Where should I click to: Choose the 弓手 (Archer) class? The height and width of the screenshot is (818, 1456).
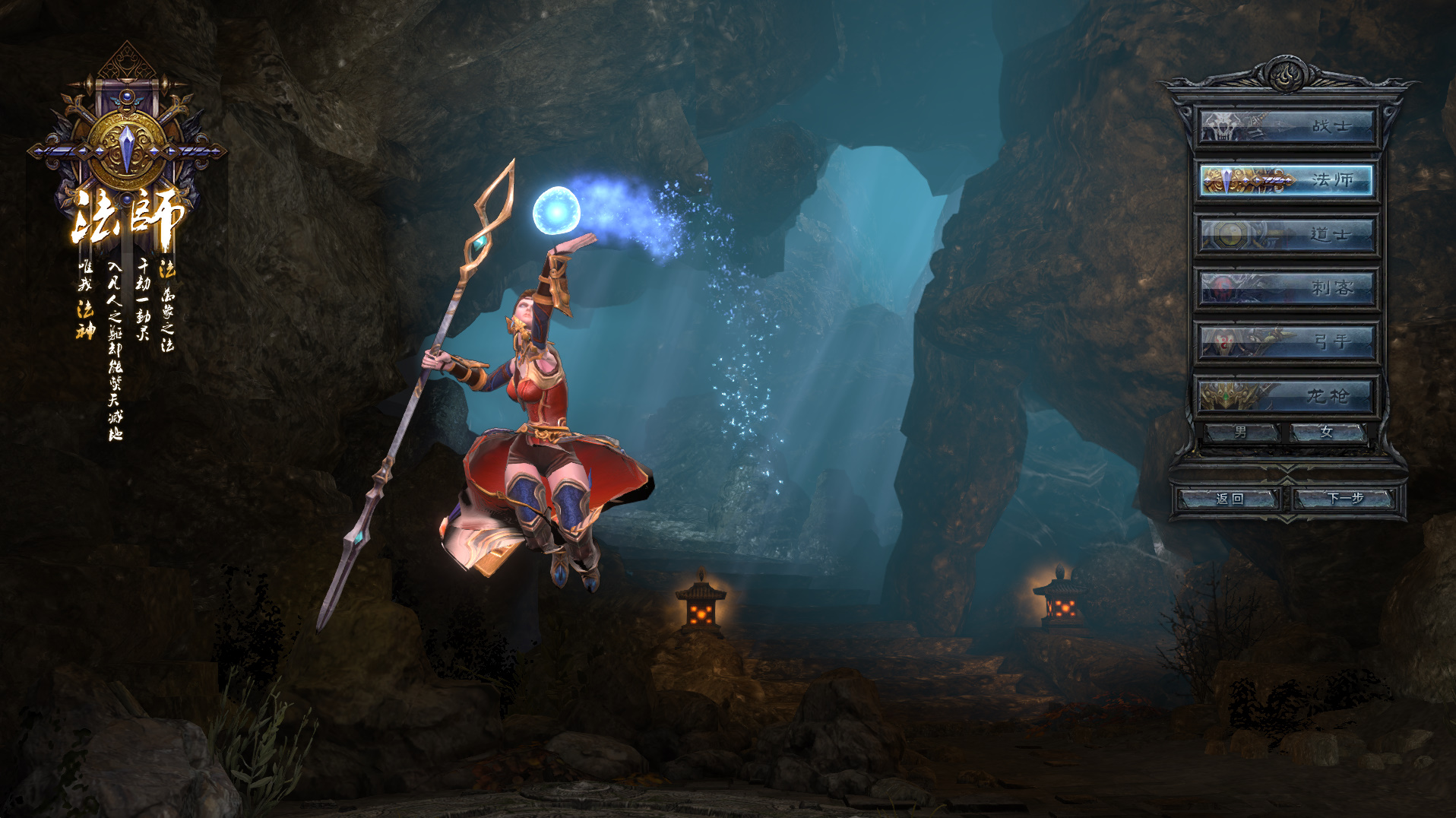1287,342
